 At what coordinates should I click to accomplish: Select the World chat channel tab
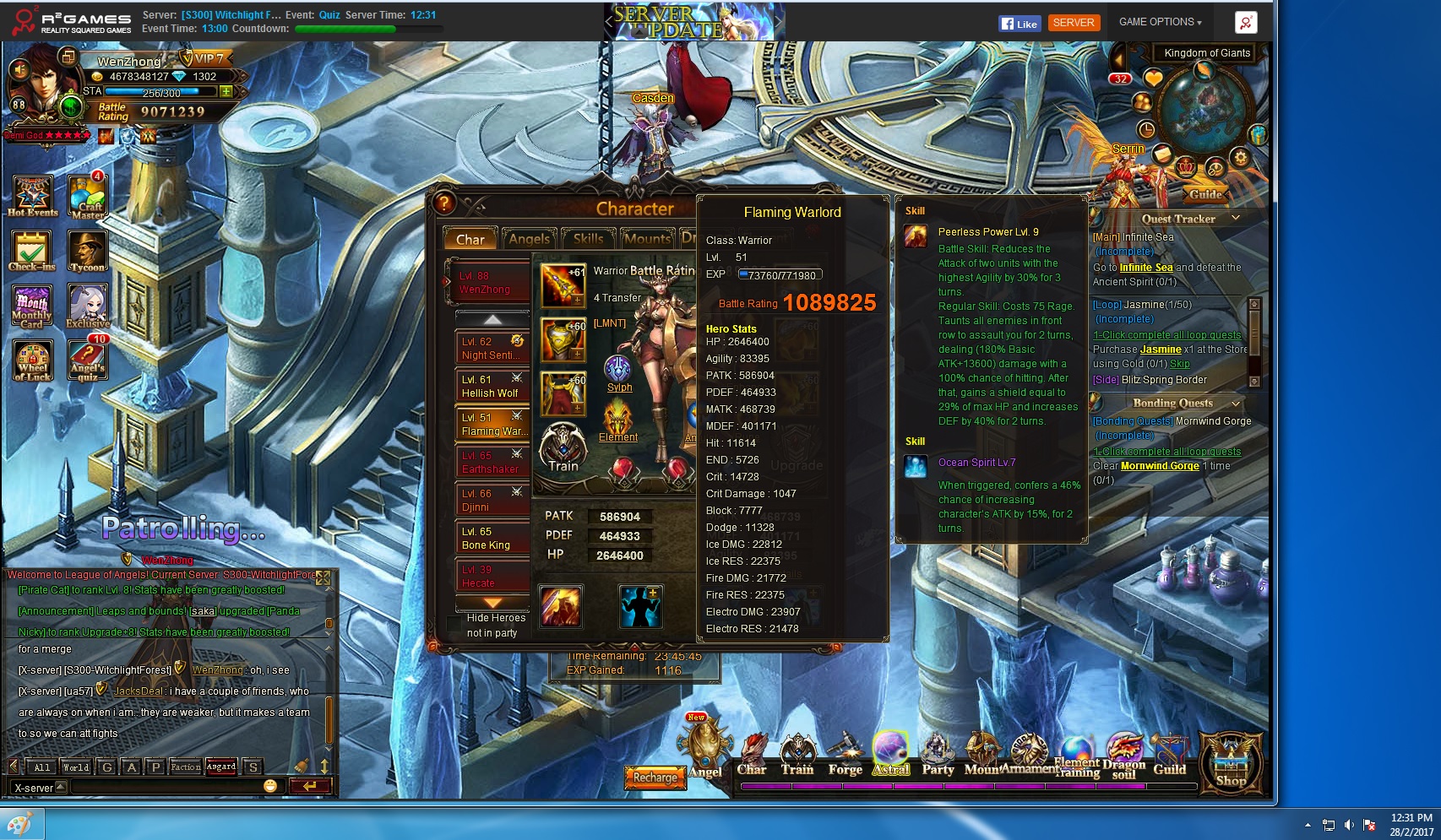(x=76, y=767)
